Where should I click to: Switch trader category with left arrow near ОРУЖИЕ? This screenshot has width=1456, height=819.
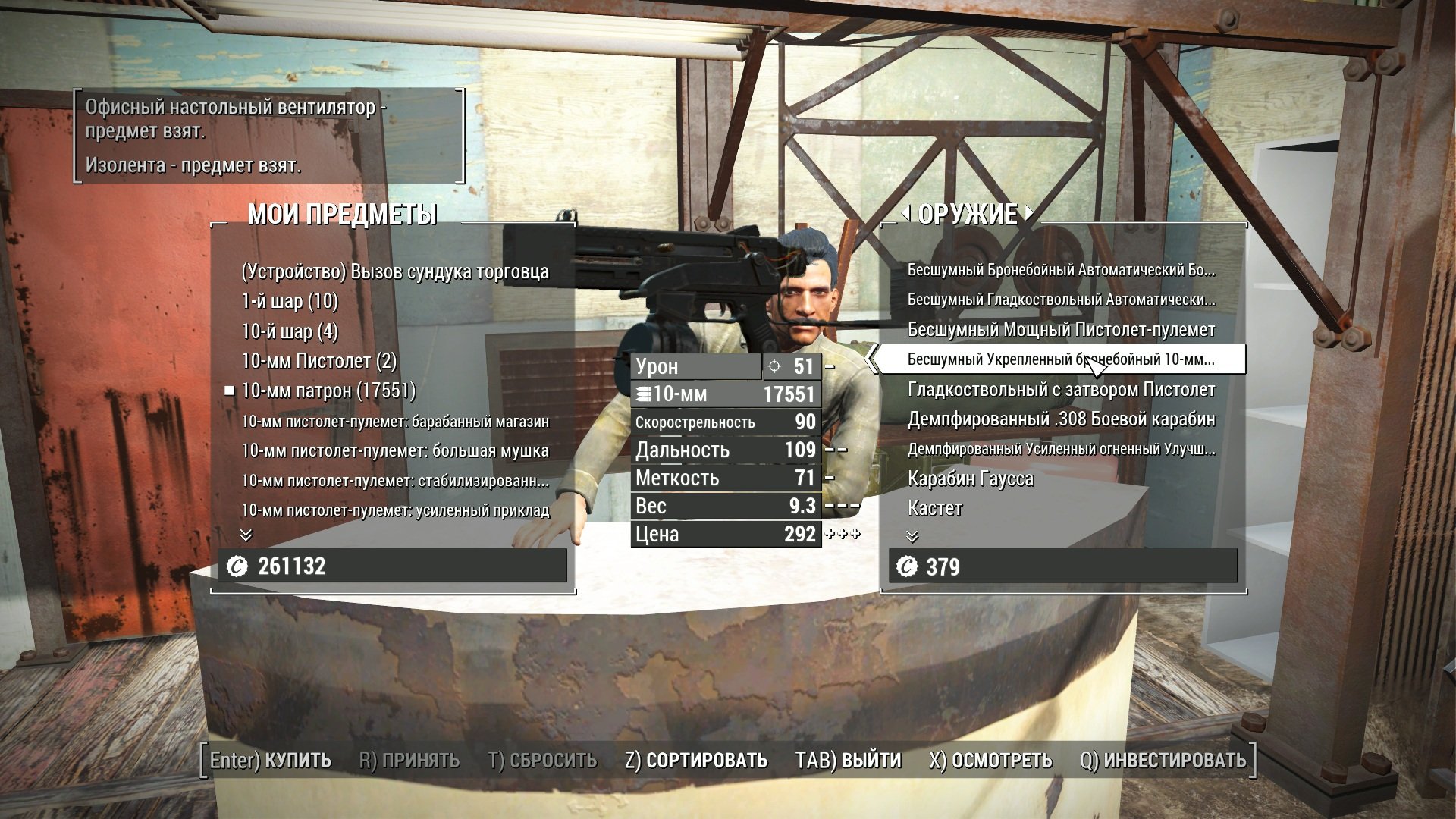point(907,213)
